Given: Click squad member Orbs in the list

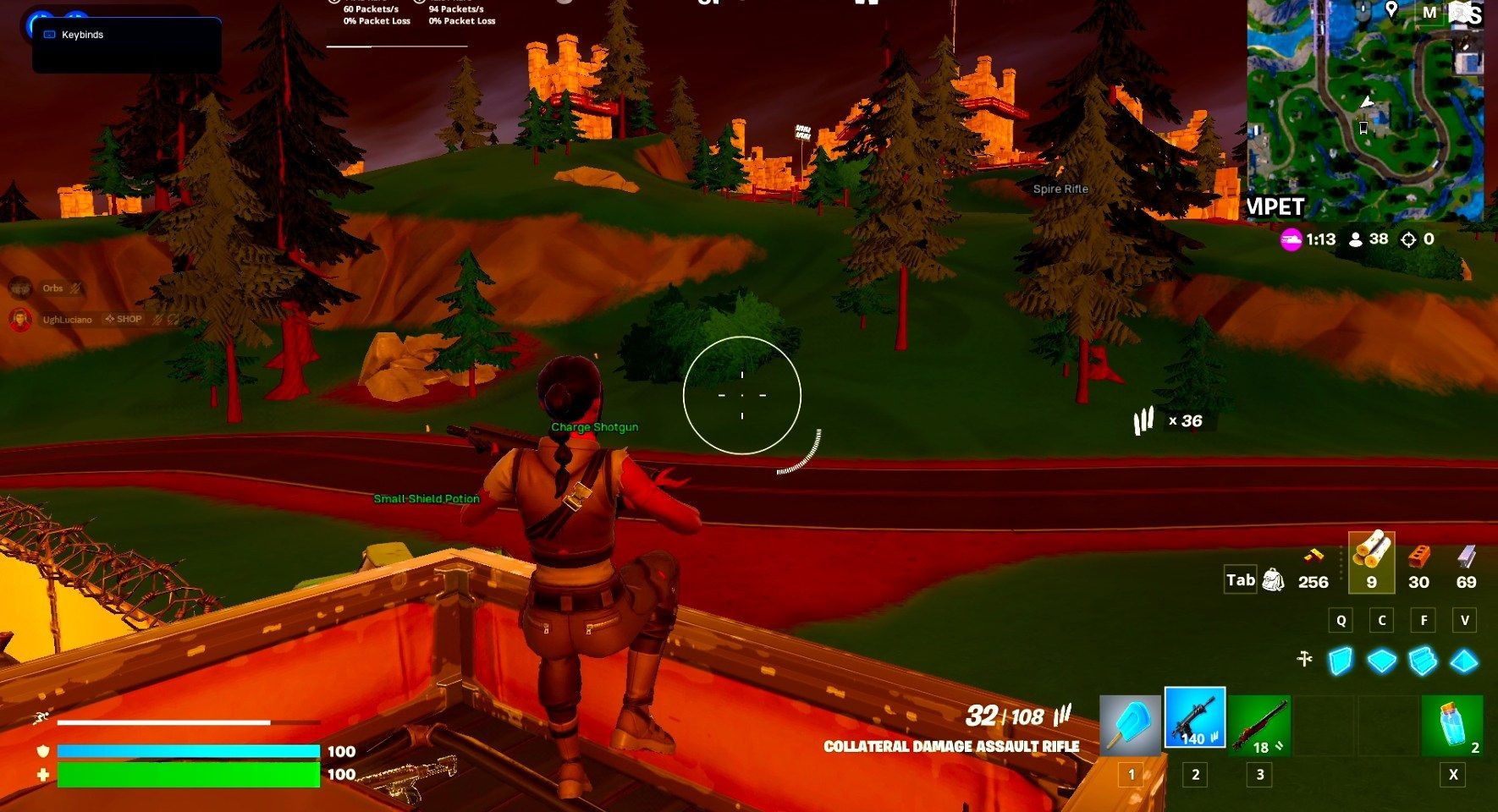Looking at the screenshot, I should coord(52,288).
